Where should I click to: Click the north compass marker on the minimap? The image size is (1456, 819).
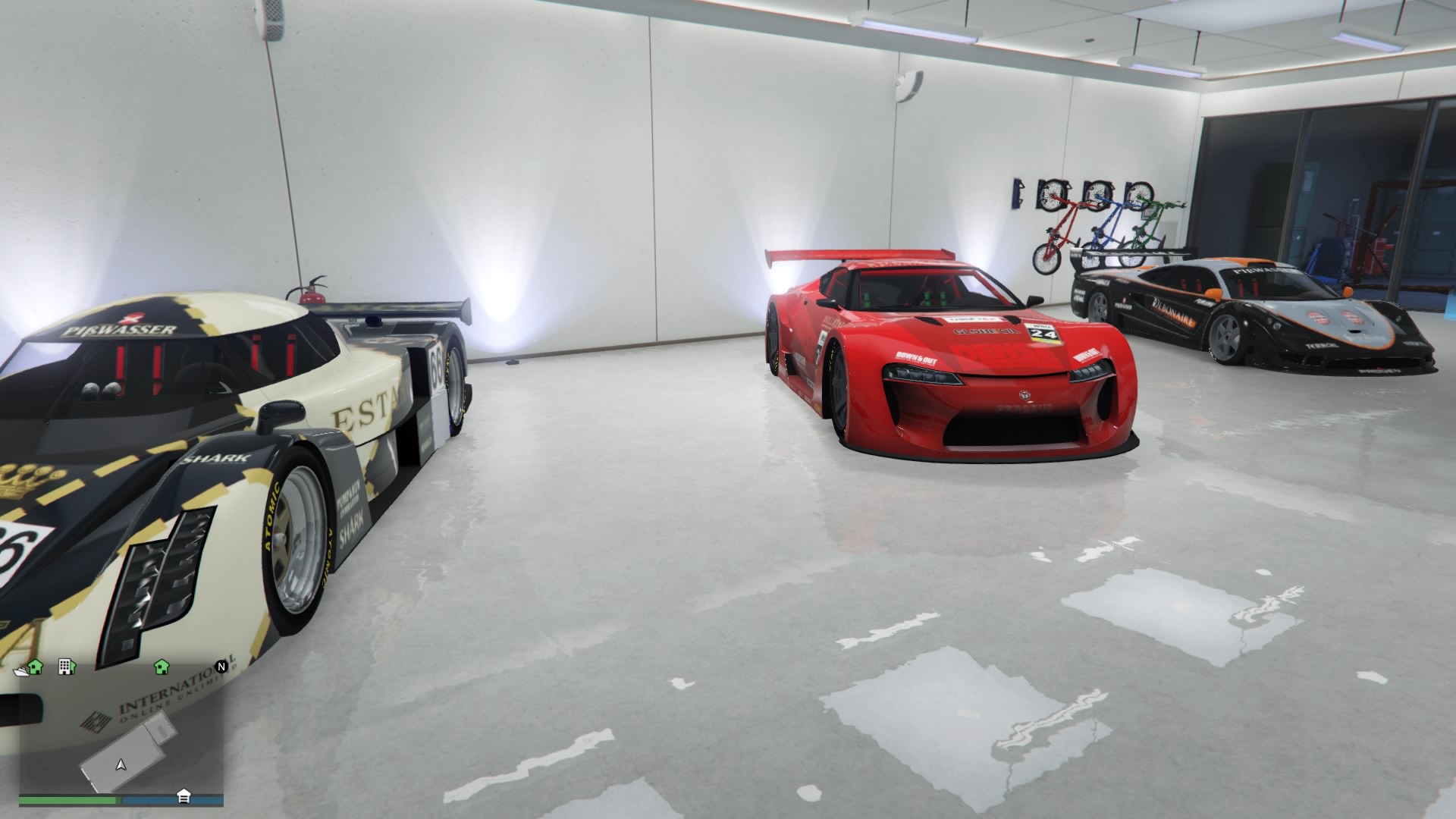221,667
